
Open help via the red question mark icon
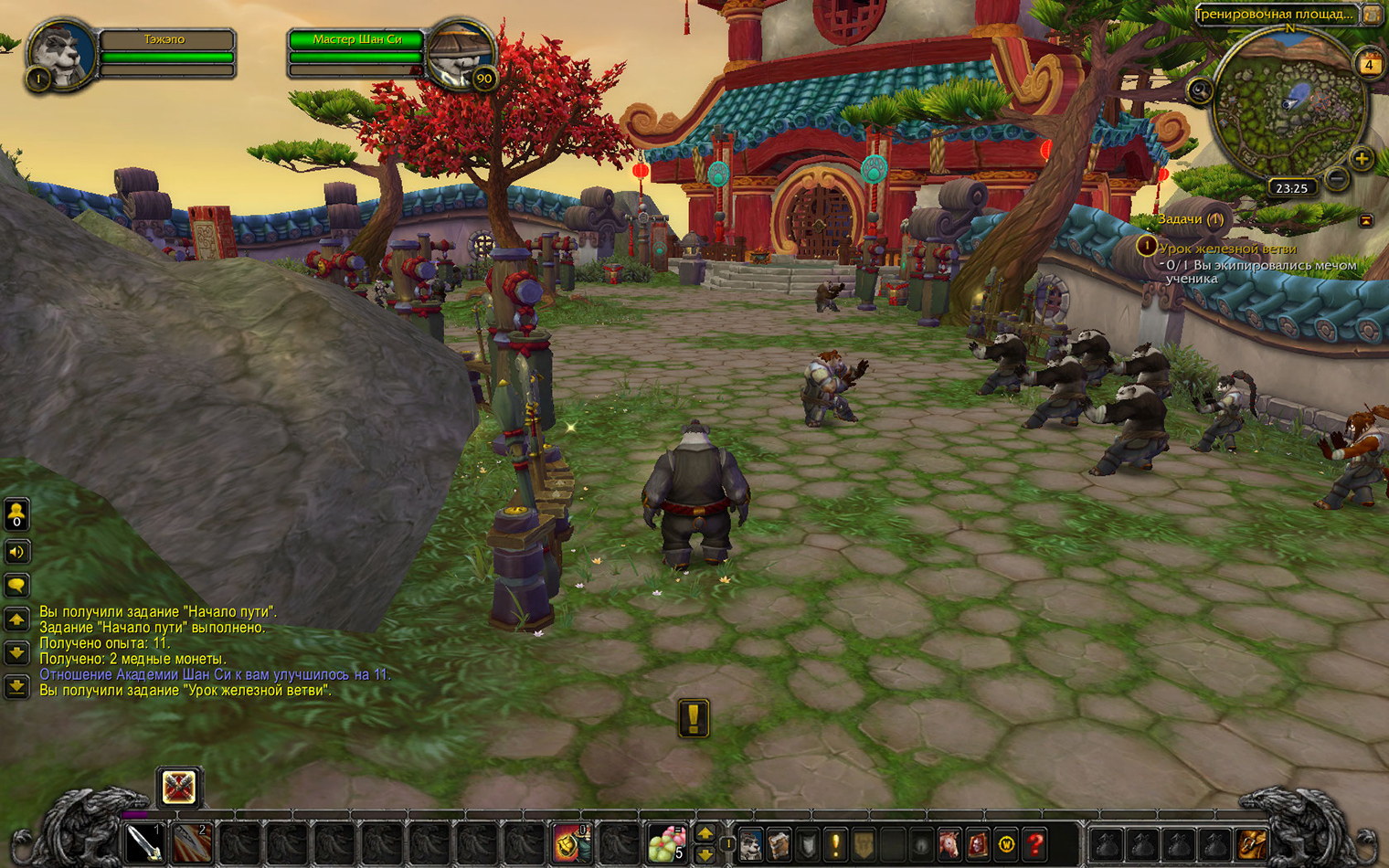(1035, 845)
